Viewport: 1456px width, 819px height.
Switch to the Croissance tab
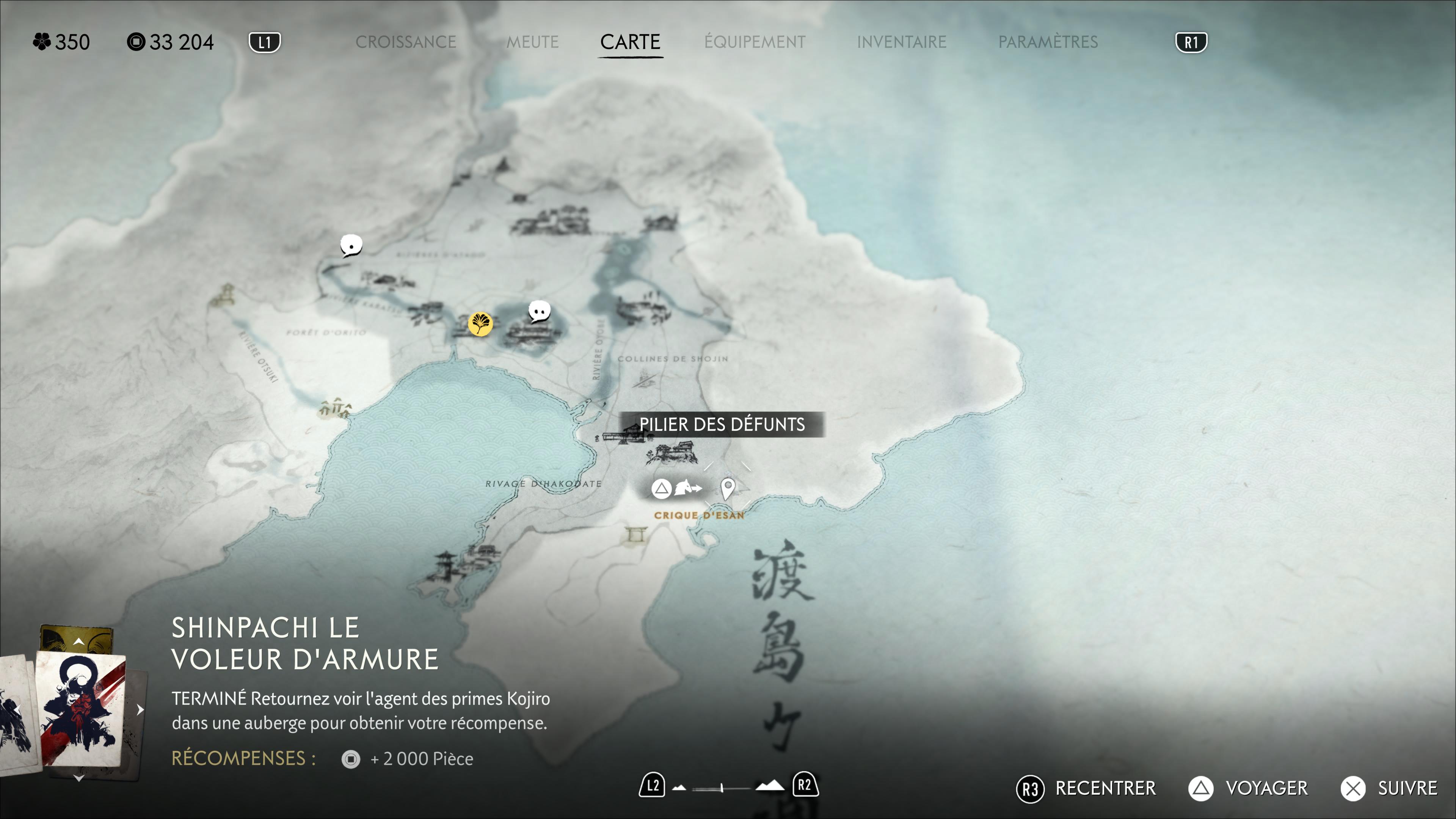point(405,42)
